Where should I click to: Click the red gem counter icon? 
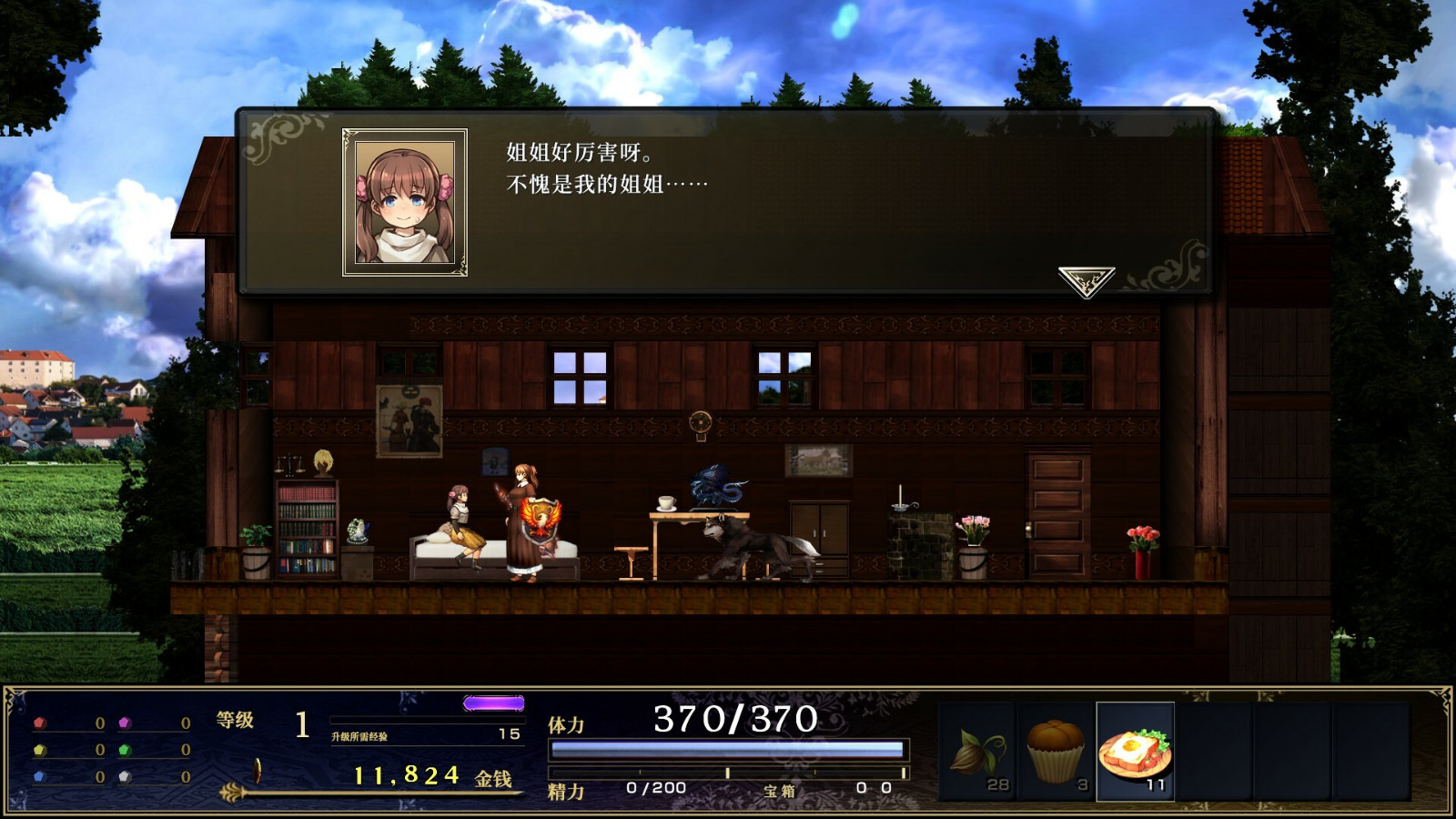tap(39, 723)
